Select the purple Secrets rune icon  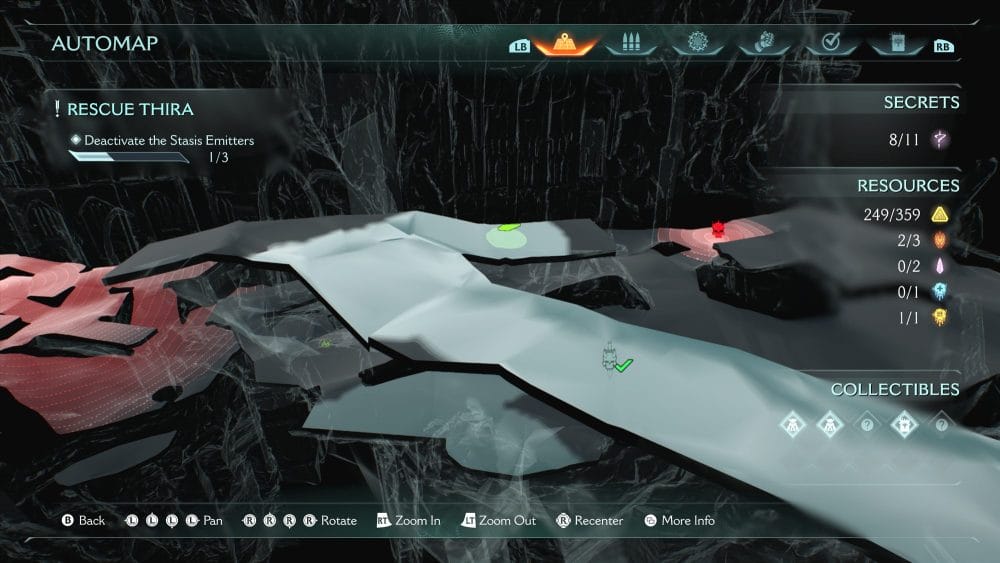[x=939, y=140]
